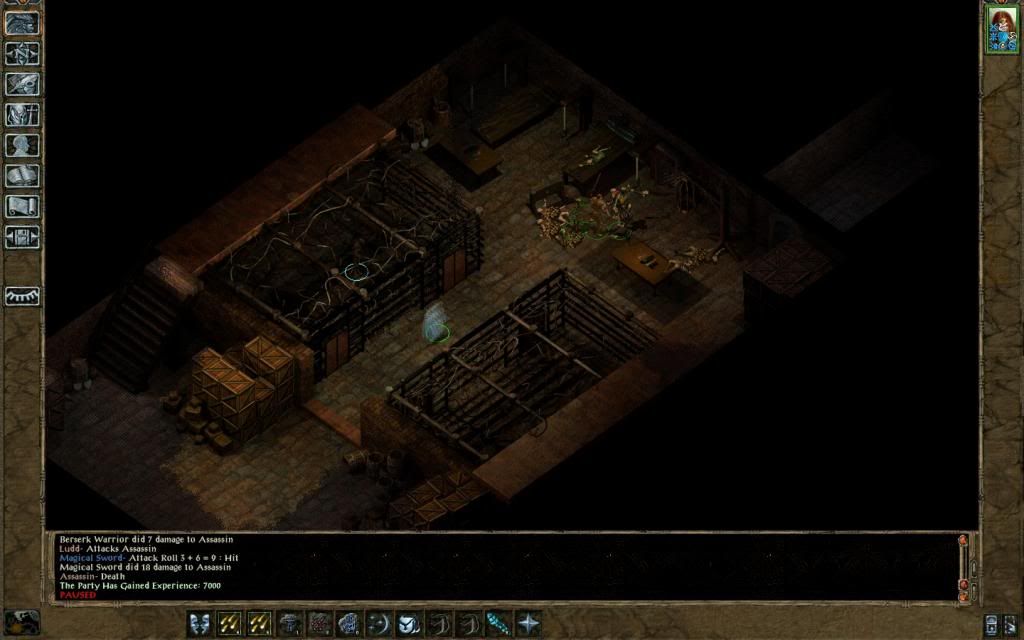Use the teal feather item slot
Viewport: 1024px width, 640px height.
(x=498, y=623)
